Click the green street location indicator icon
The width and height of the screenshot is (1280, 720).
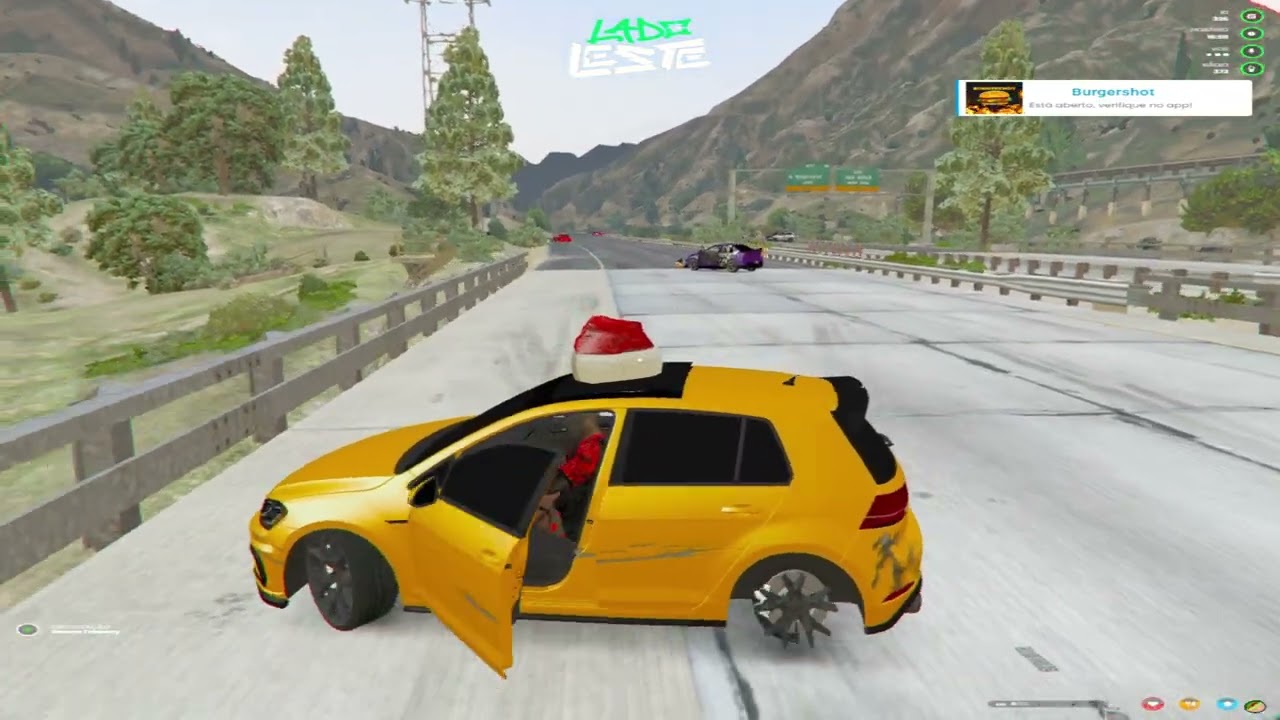point(28,630)
